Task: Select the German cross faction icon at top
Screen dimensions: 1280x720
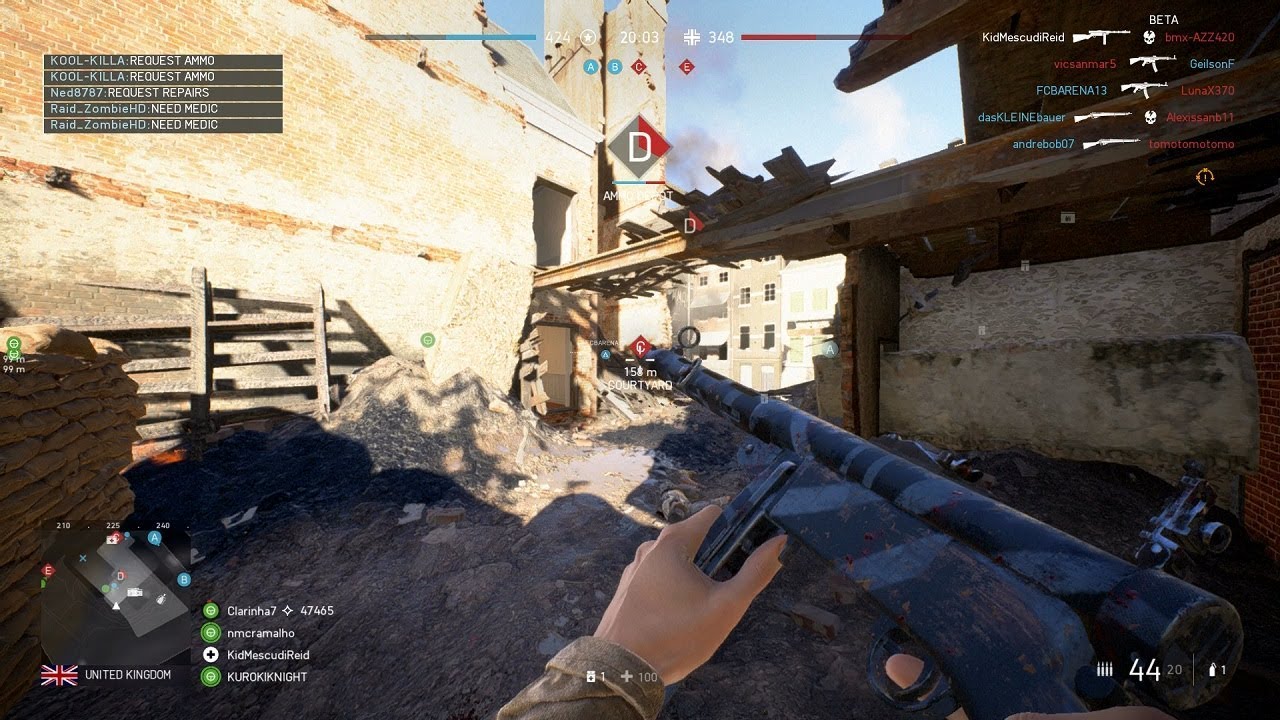Action: [x=692, y=37]
